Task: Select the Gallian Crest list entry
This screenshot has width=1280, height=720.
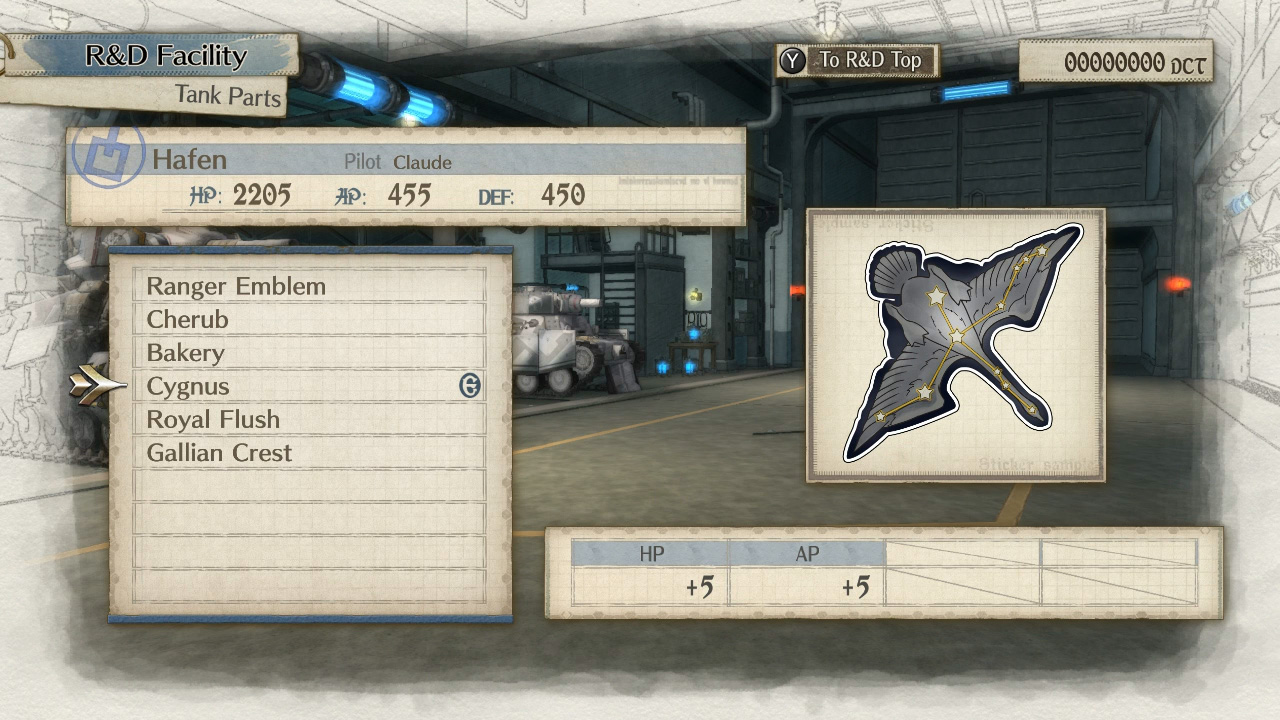Action: [x=219, y=452]
